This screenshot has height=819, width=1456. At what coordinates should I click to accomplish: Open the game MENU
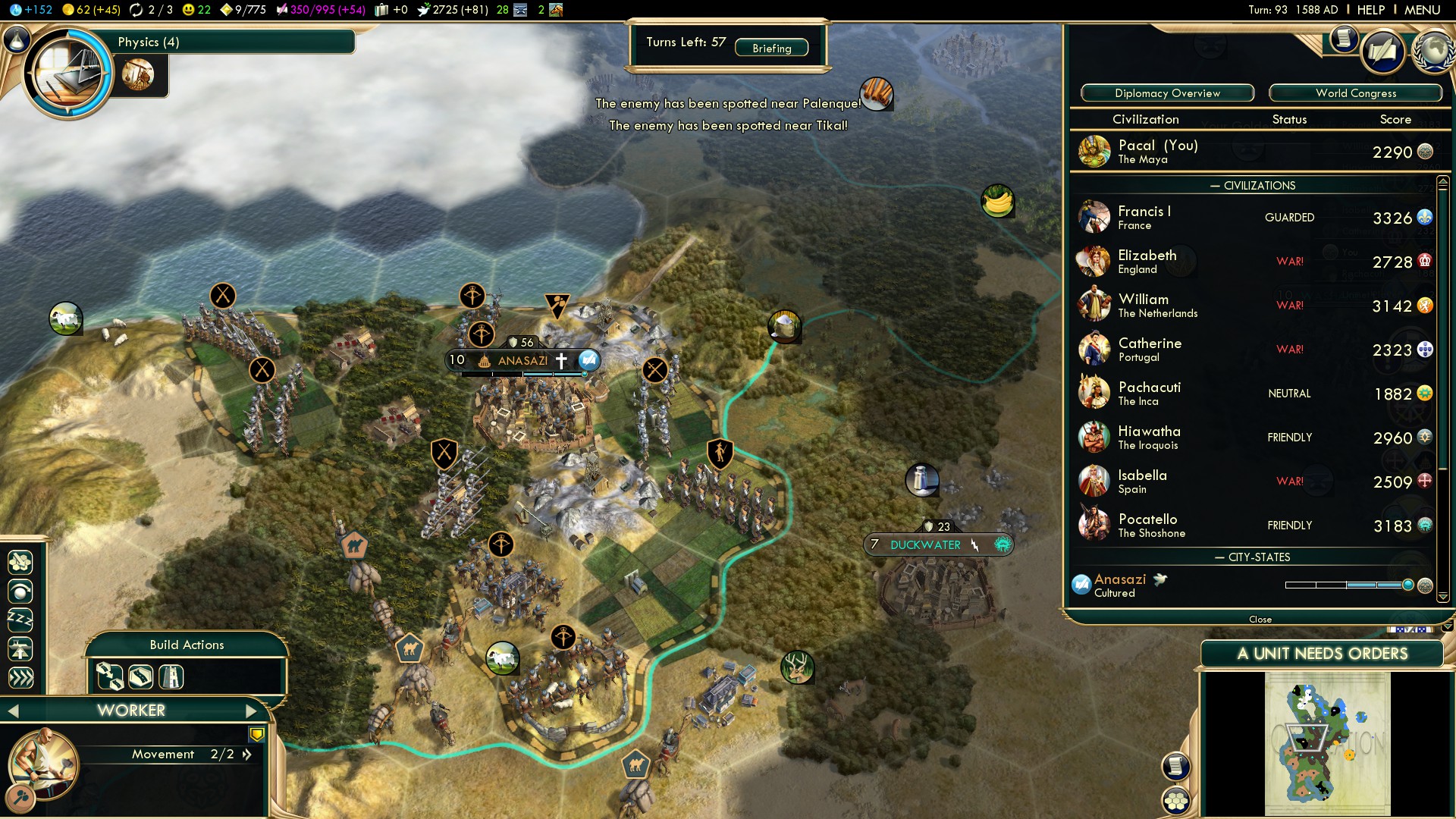[x=1422, y=10]
